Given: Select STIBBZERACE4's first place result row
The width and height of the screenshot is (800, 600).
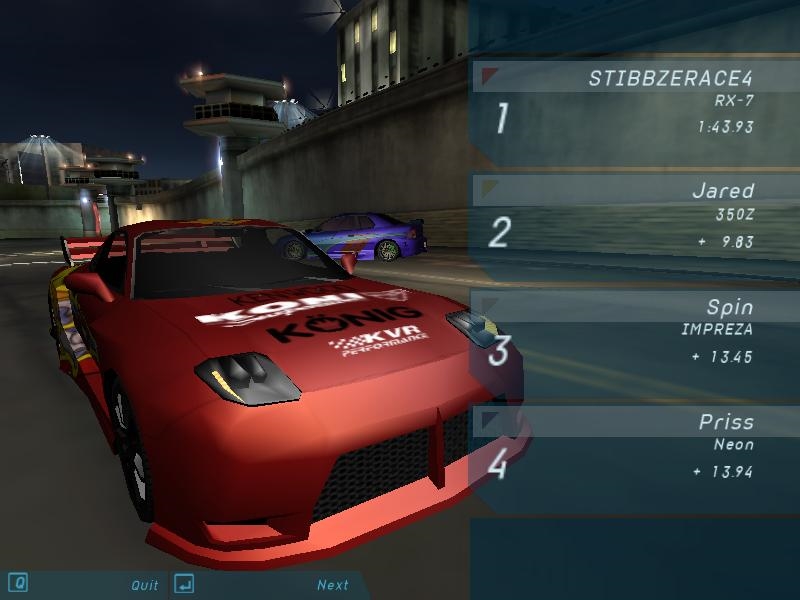Looking at the screenshot, I should click(634, 104).
